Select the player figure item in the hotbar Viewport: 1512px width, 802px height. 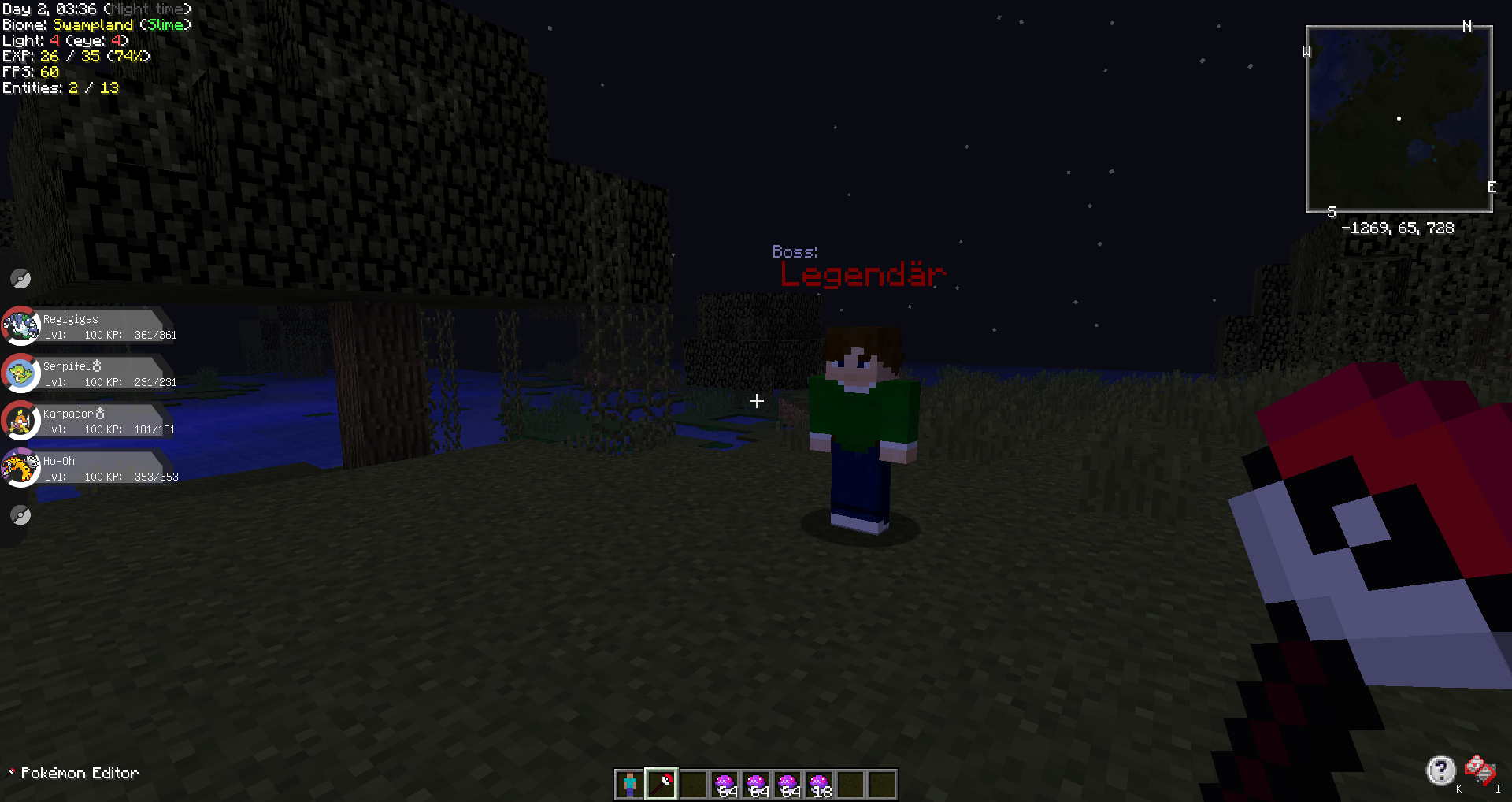click(x=629, y=784)
